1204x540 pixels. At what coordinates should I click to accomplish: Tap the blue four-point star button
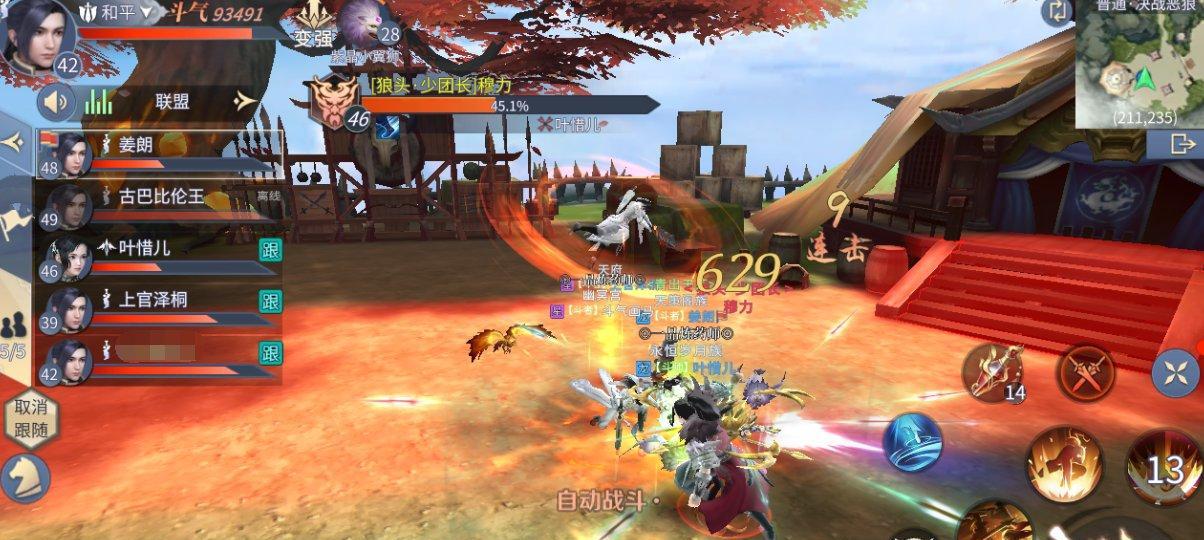click(1173, 375)
